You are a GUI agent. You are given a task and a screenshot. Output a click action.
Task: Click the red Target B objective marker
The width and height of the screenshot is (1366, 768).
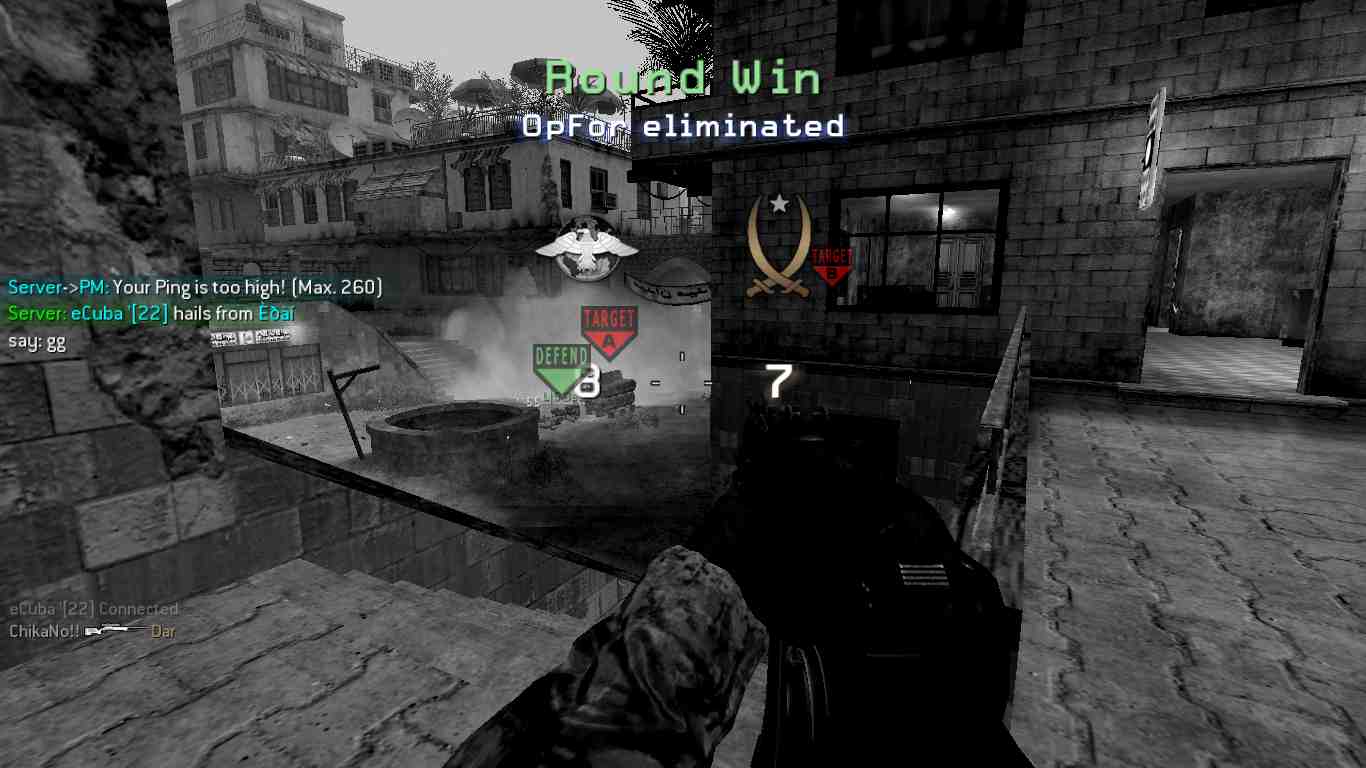831,266
